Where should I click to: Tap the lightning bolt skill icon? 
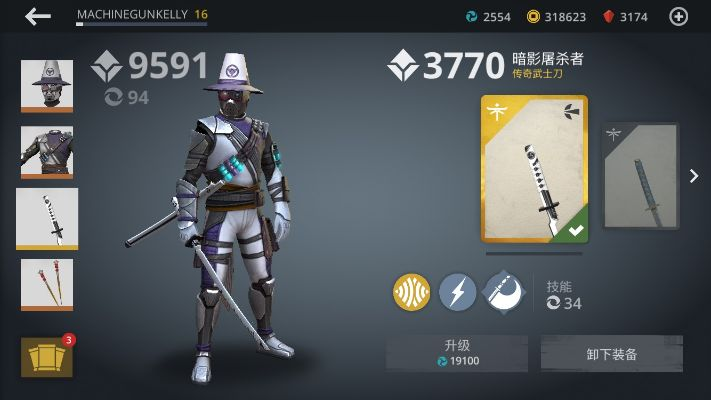point(457,293)
